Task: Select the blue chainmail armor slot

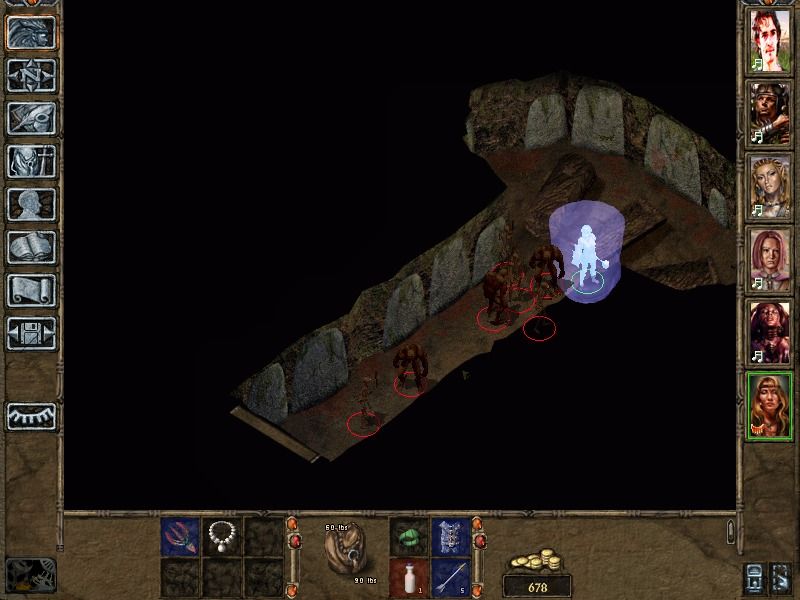Action: click(450, 537)
